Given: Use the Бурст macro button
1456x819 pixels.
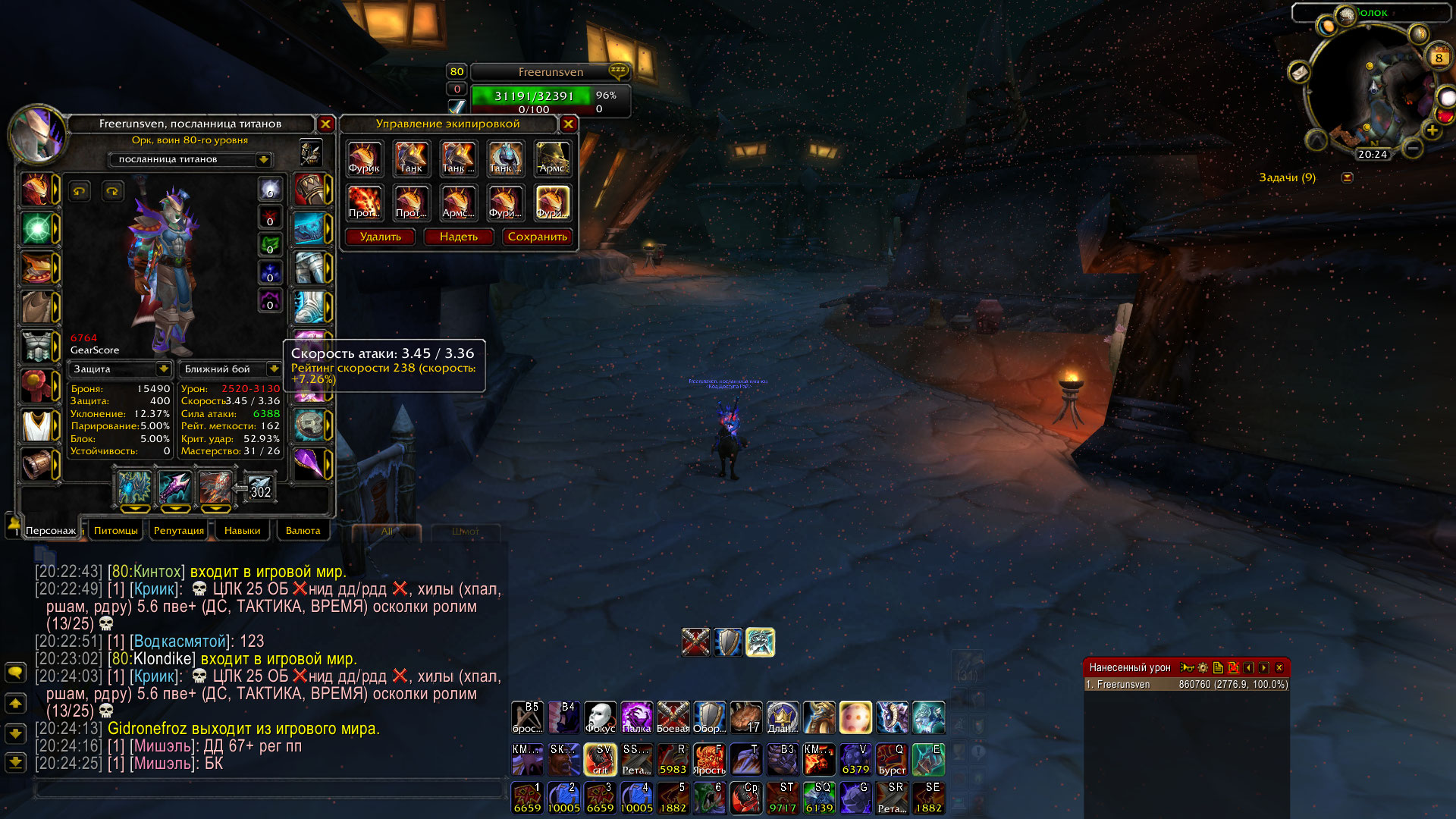Looking at the screenshot, I should coord(892,759).
